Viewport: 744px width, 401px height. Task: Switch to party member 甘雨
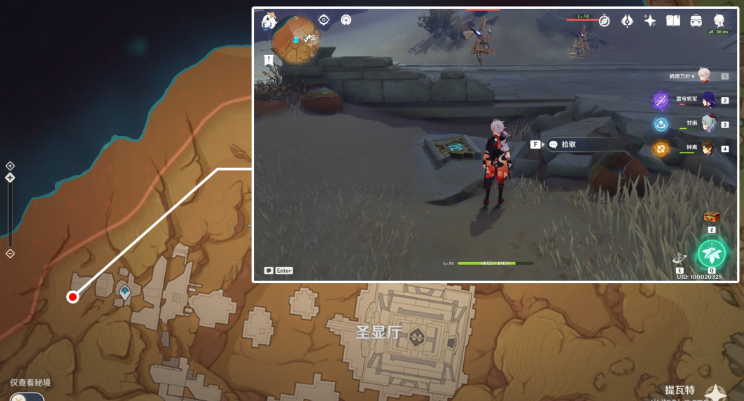coord(707,123)
